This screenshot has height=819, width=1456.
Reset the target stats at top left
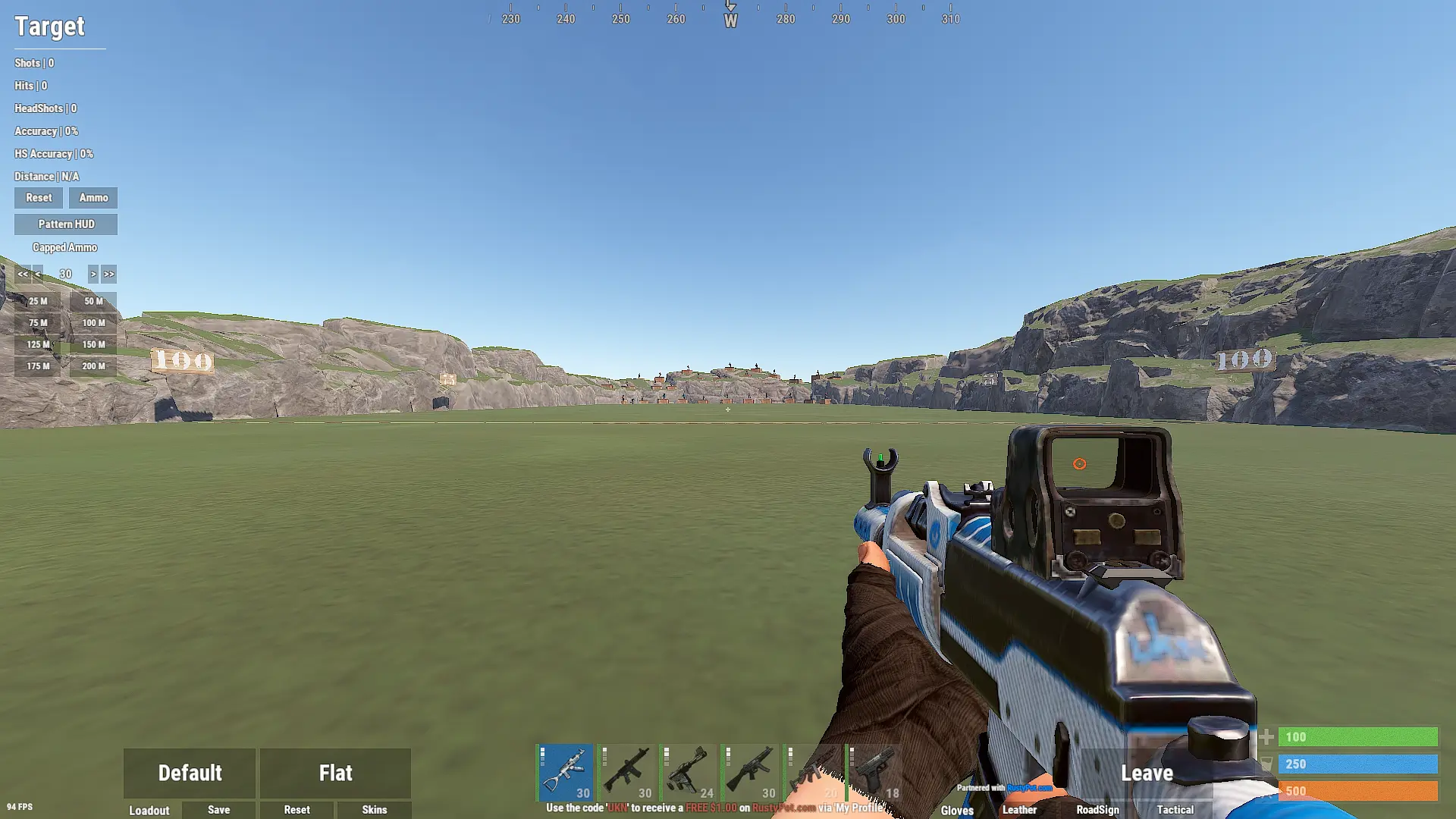point(39,198)
